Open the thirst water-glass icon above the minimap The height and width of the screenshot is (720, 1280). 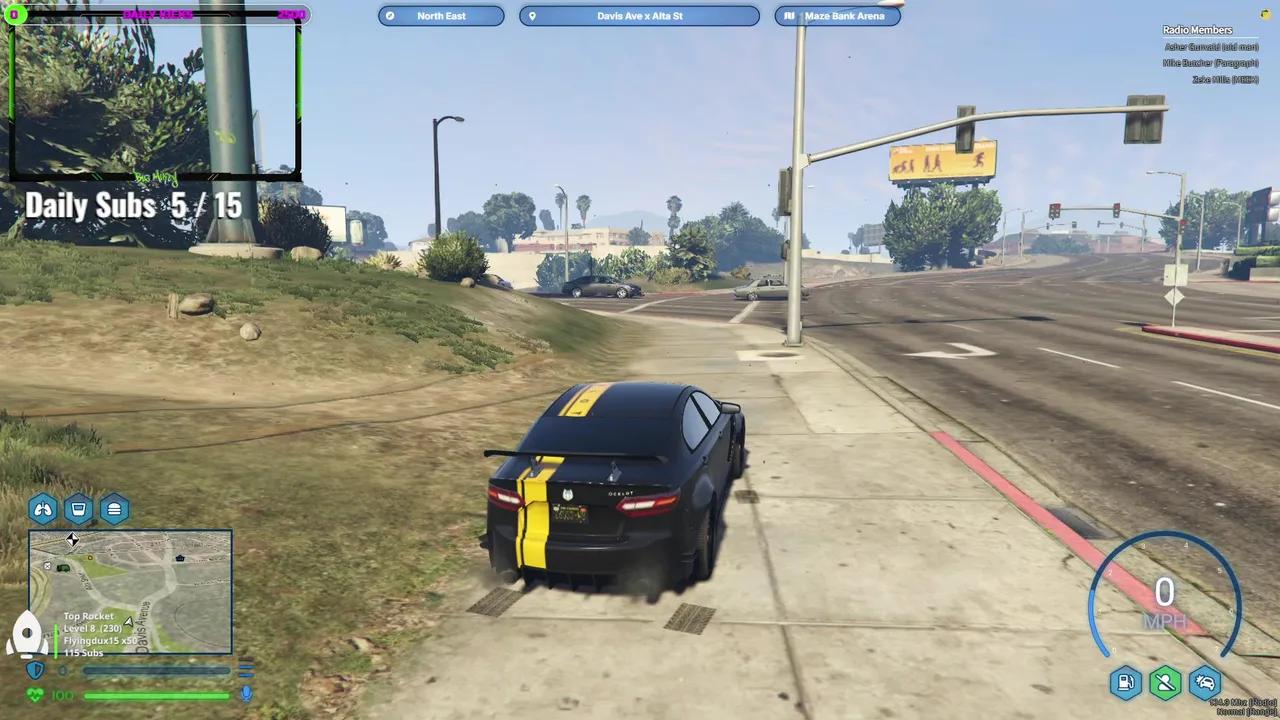pyautogui.click(x=78, y=509)
